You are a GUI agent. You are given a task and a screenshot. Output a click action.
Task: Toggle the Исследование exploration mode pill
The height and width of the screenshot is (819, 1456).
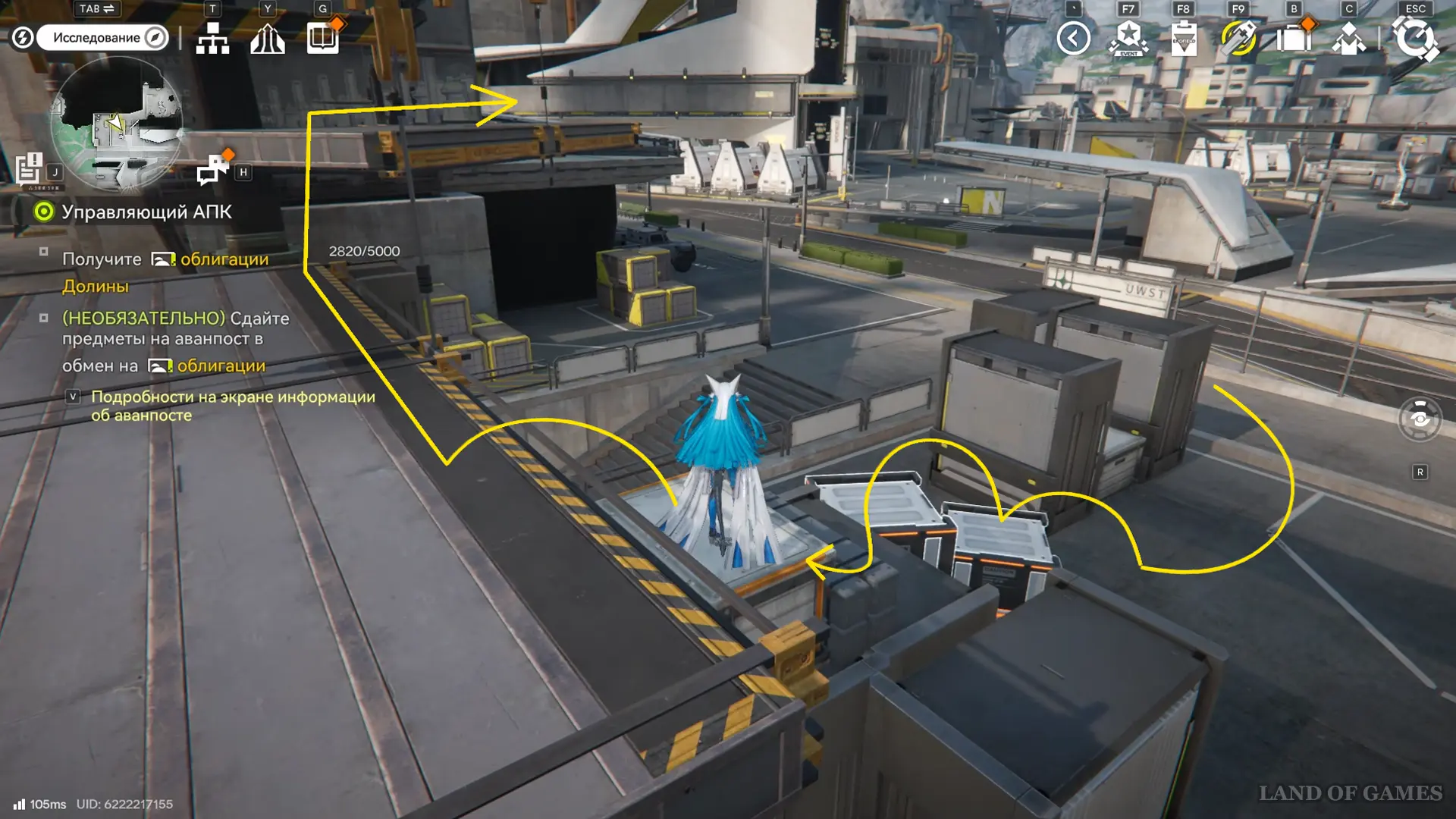[102, 37]
